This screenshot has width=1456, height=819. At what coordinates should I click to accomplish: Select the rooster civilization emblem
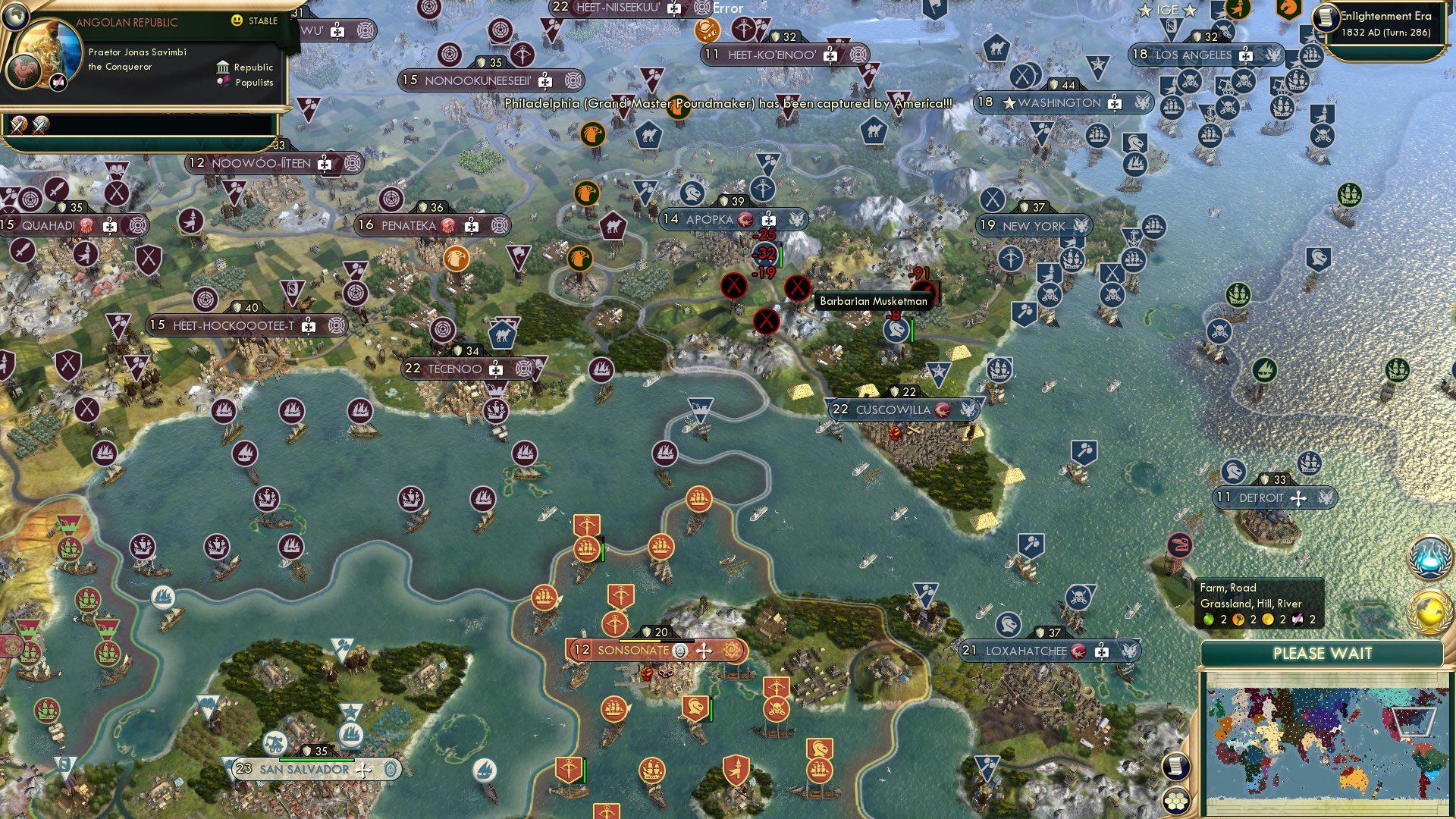23,71
